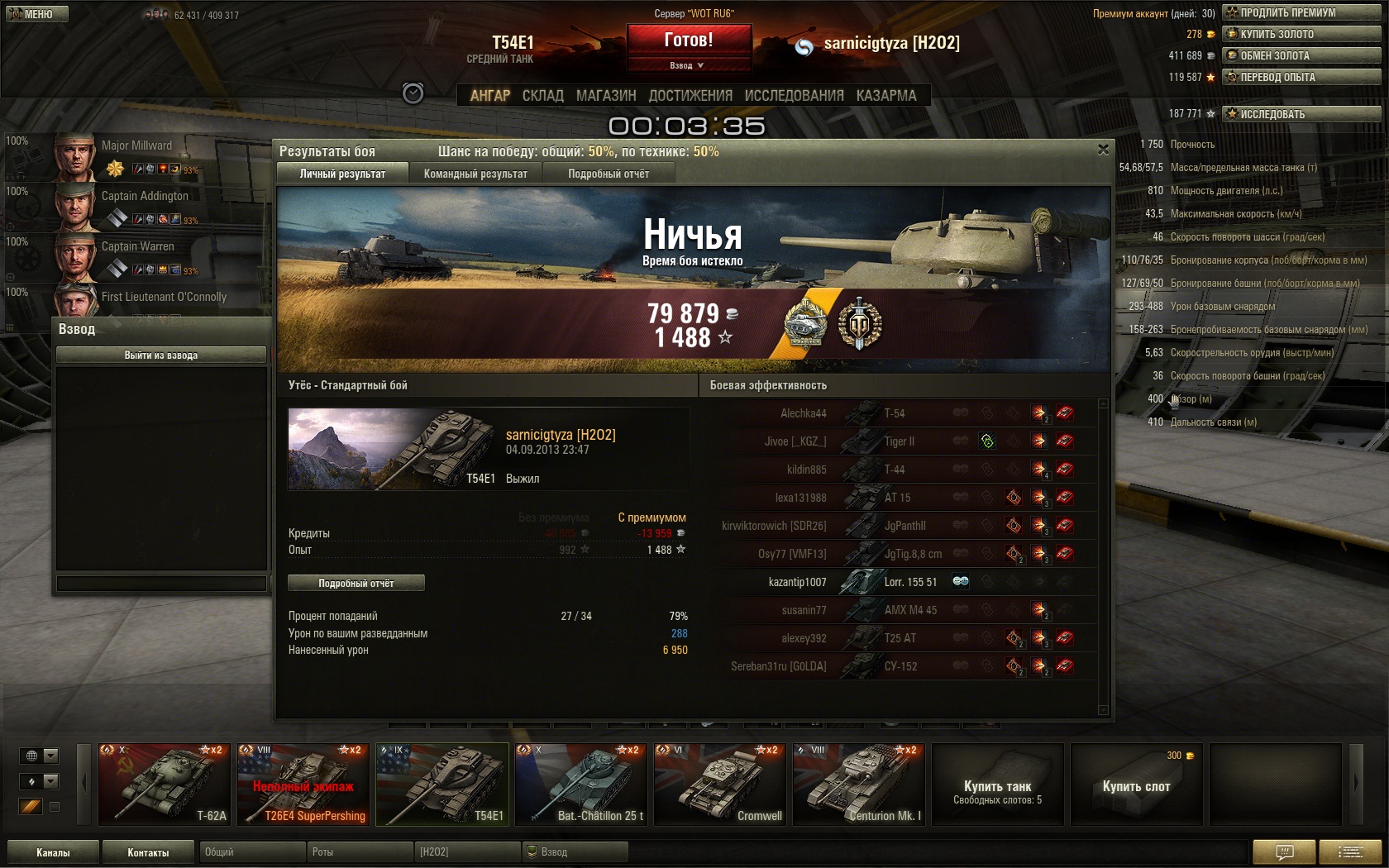Image resolution: width=1389 pixels, height=868 pixels.
Task: Open the Каналы chat channels button
Action: pos(53,852)
